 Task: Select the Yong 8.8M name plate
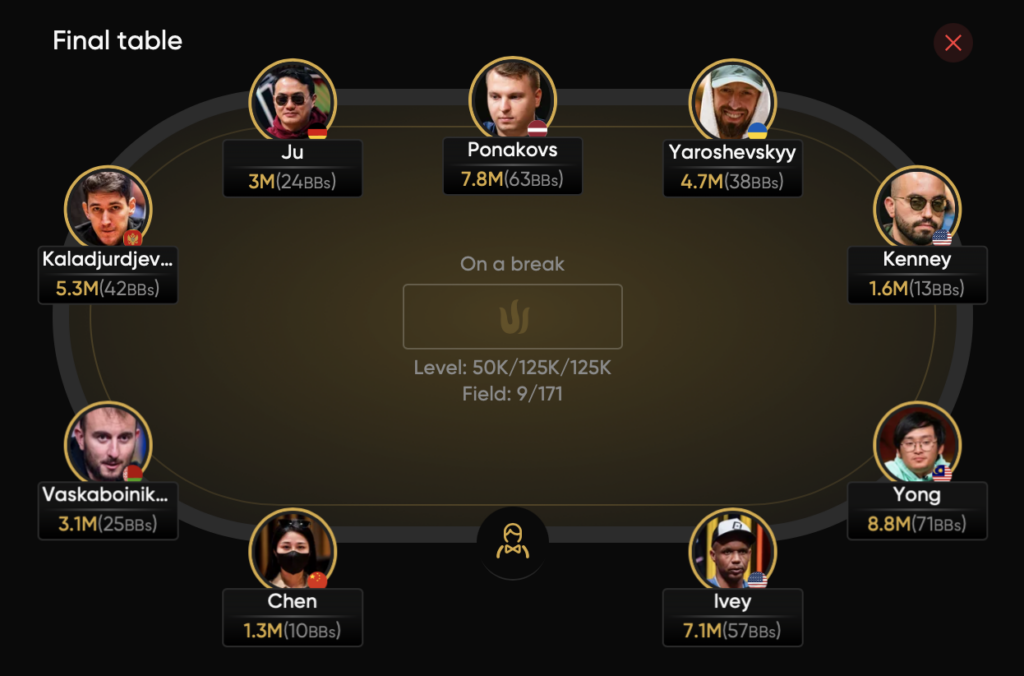(917, 511)
